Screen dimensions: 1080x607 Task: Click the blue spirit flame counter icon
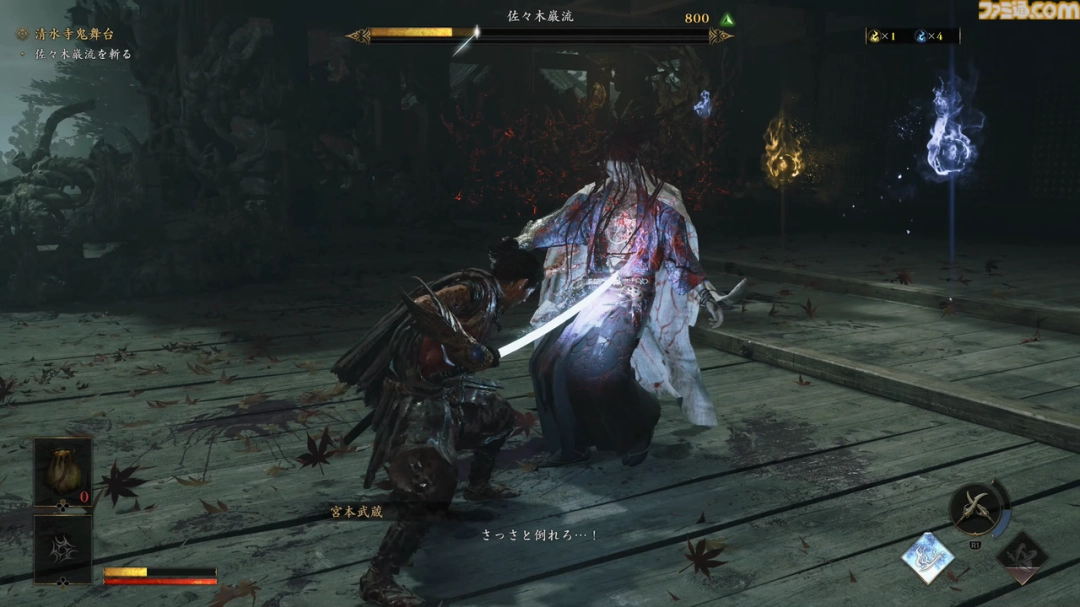921,36
